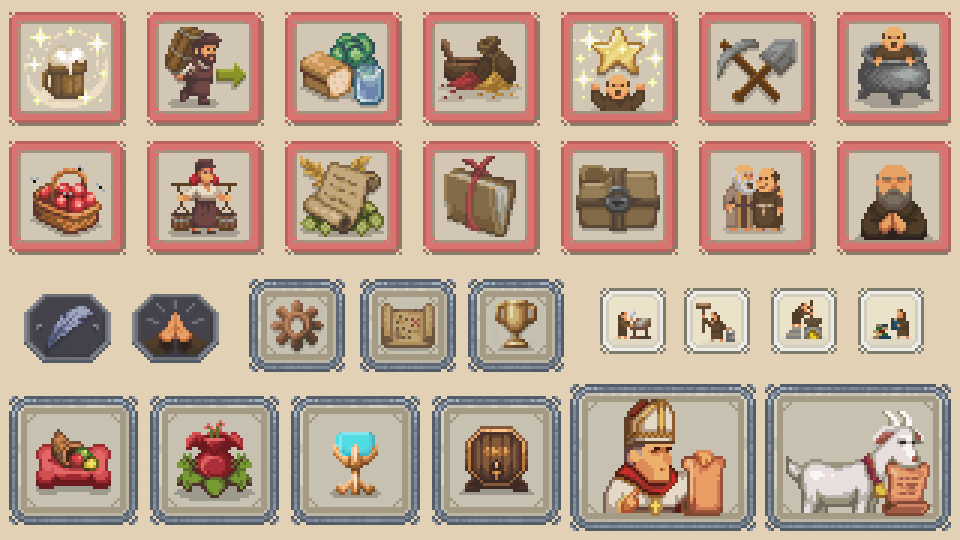960x540 pixels.
Task: Show achievements with the golden trophy button
Action: pos(516,325)
